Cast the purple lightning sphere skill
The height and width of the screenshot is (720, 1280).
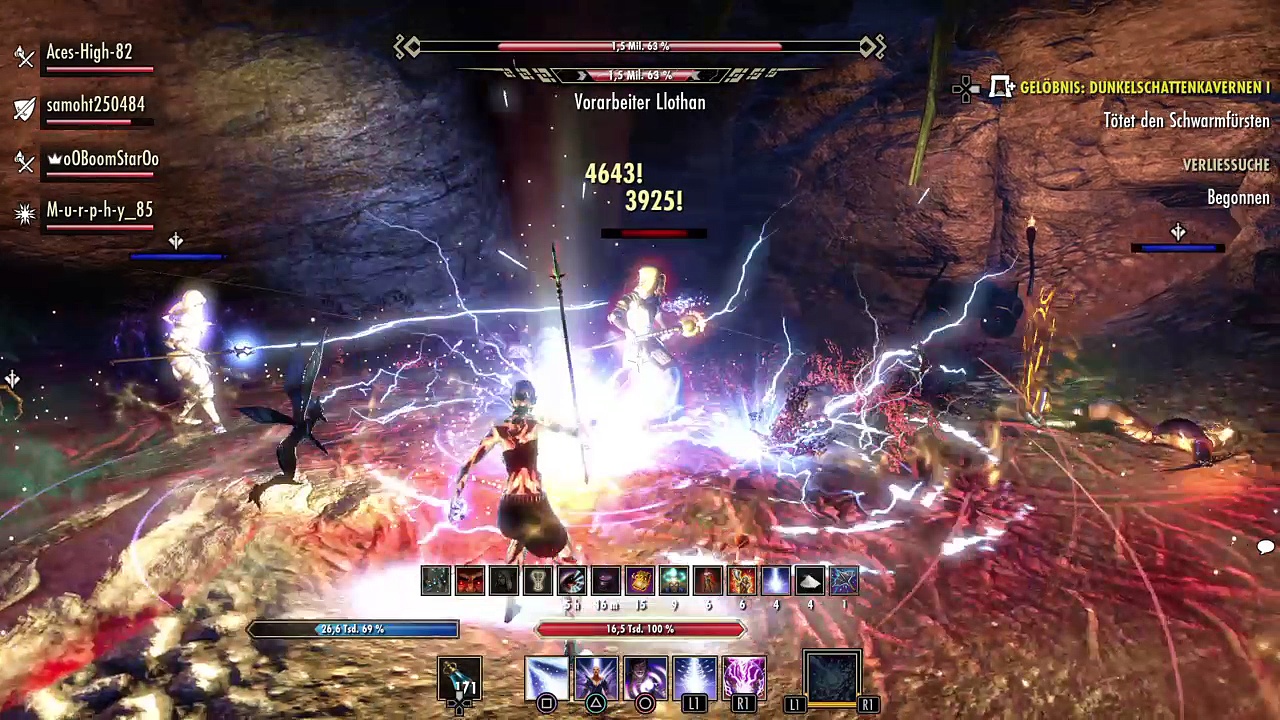pos(744,678)
